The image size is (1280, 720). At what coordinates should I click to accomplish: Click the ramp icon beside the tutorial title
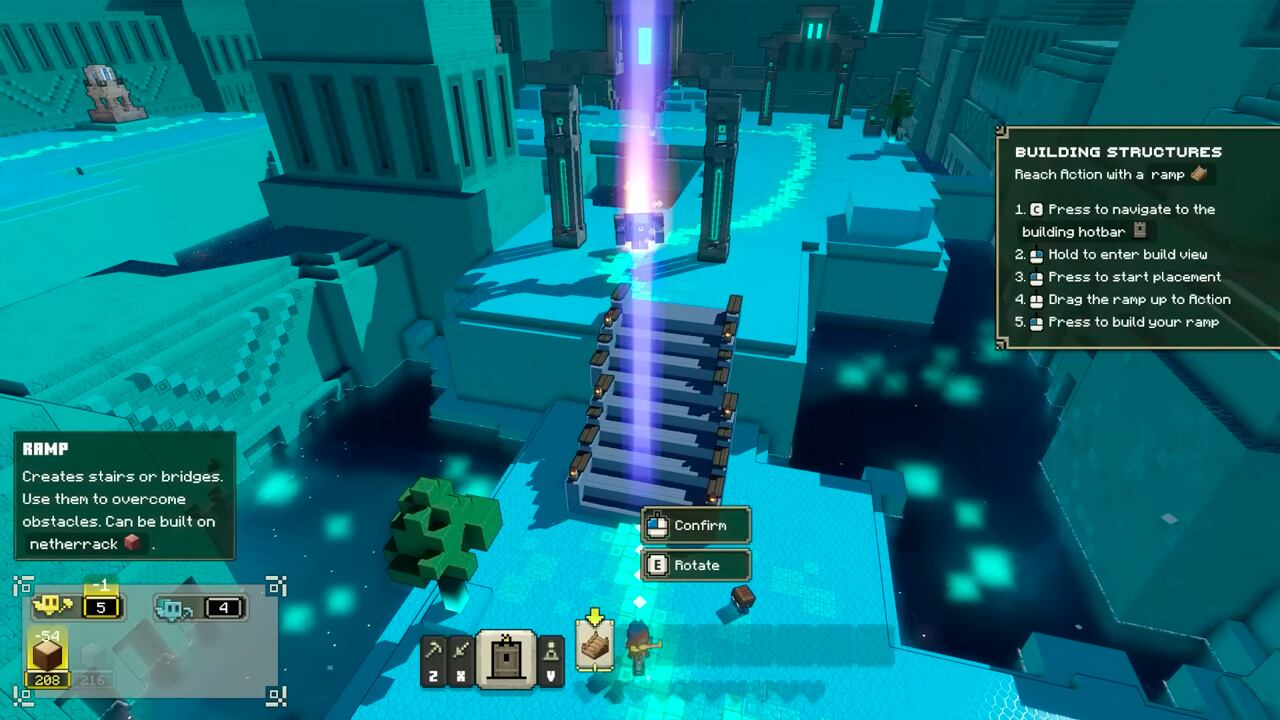pos(1197,175)
